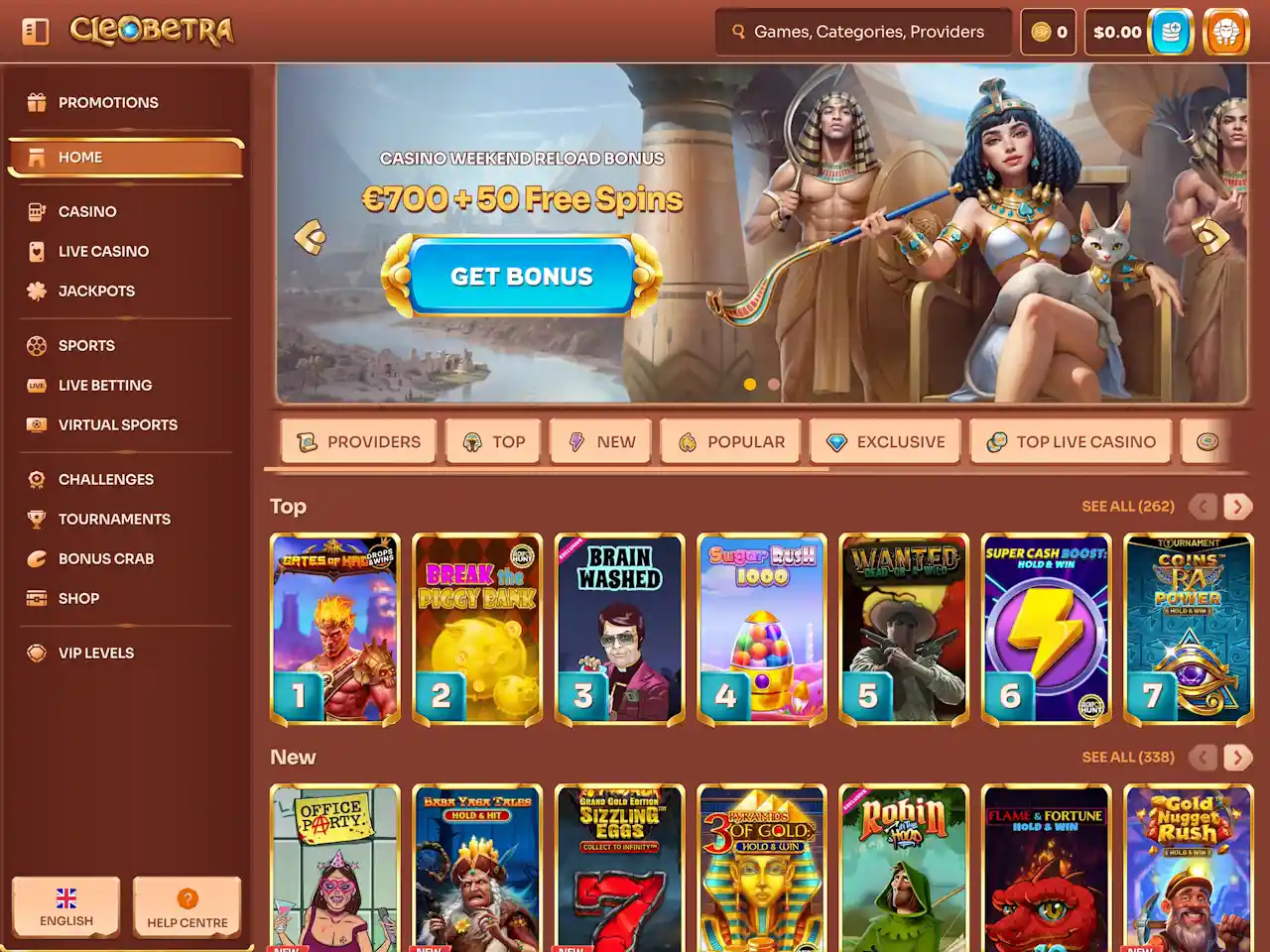Choose the Exclusive games tab
Image resolution: width=1270 pixels, height=952 pixels.
point(885,441)
